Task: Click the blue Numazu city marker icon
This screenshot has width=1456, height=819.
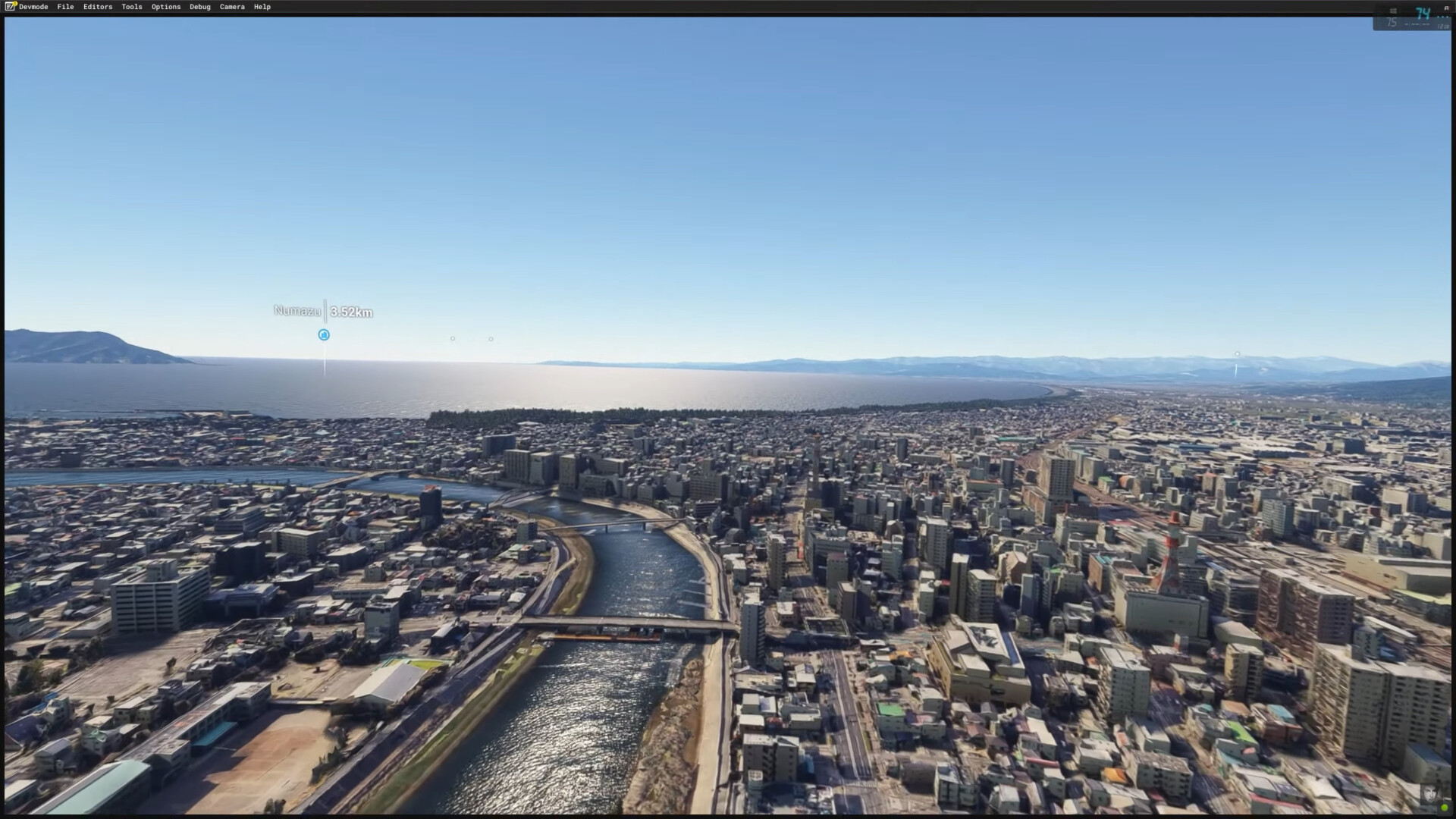Action: point(324,334)
